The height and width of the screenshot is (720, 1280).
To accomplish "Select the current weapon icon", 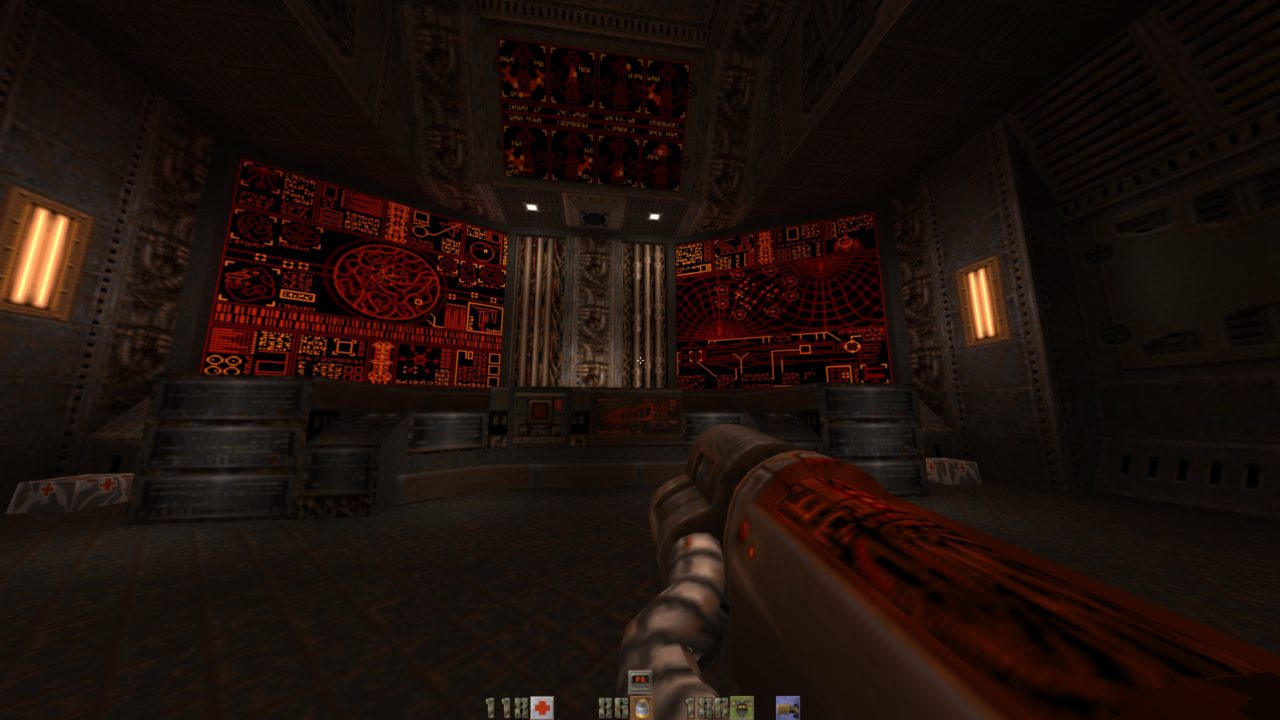I will coord(788,708).
